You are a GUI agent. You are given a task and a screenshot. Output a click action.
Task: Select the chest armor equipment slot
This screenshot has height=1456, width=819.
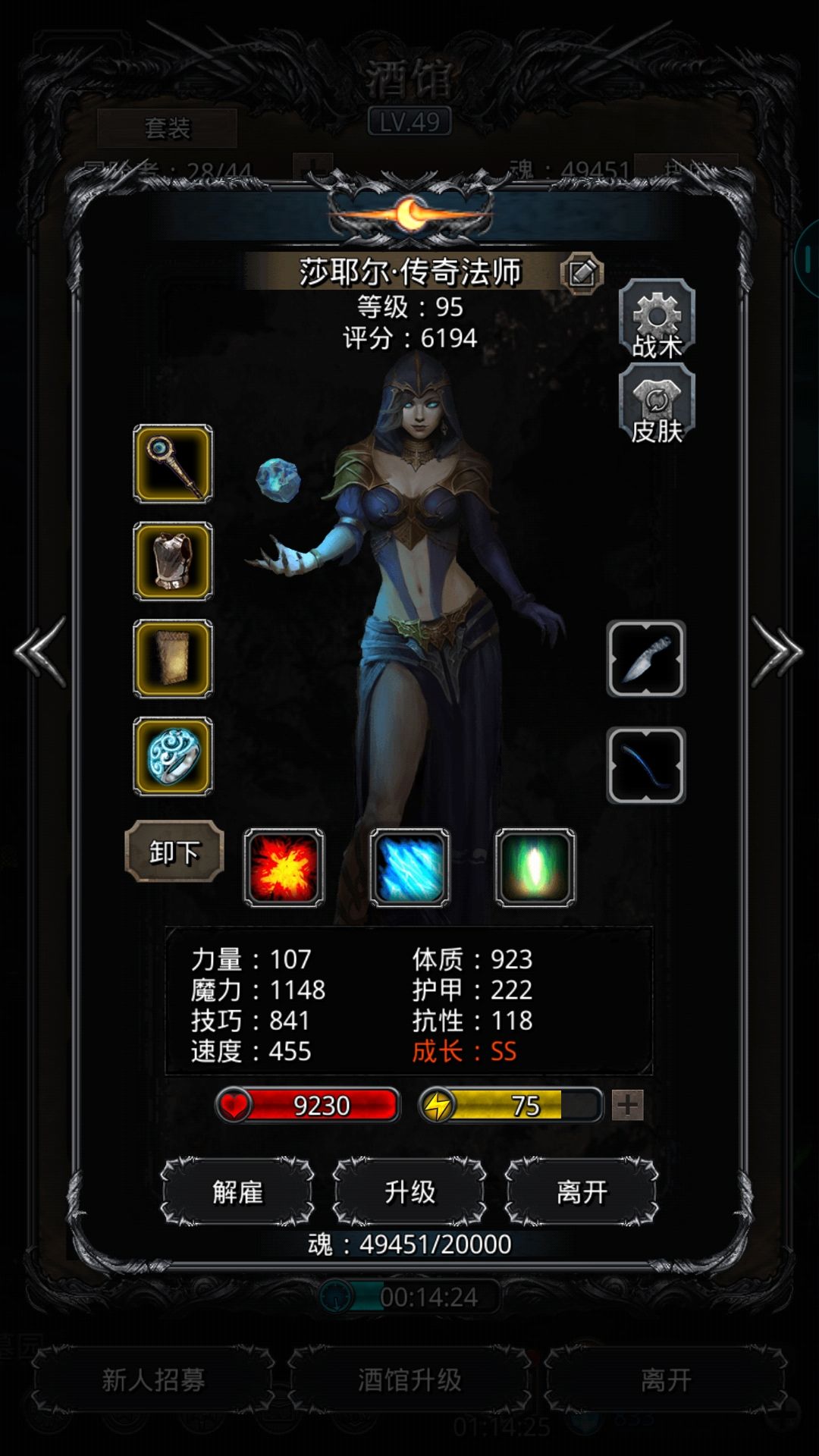[x=173, y=561]
